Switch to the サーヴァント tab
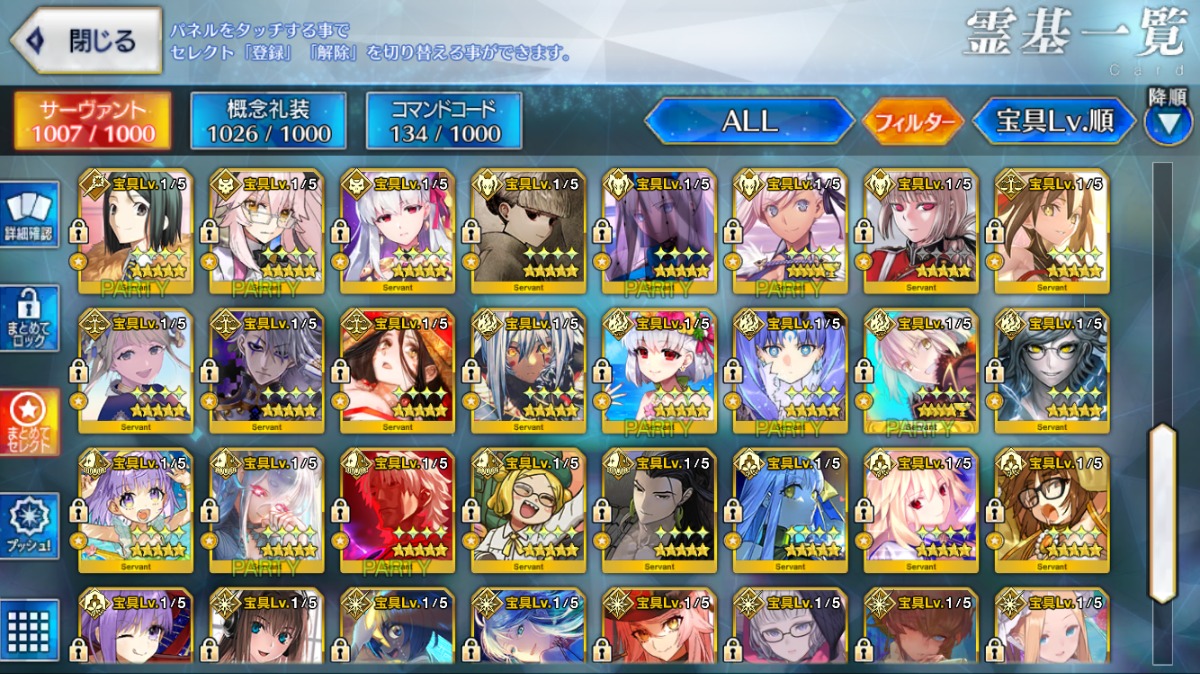1200x674 pixels. tap(91, 121)
